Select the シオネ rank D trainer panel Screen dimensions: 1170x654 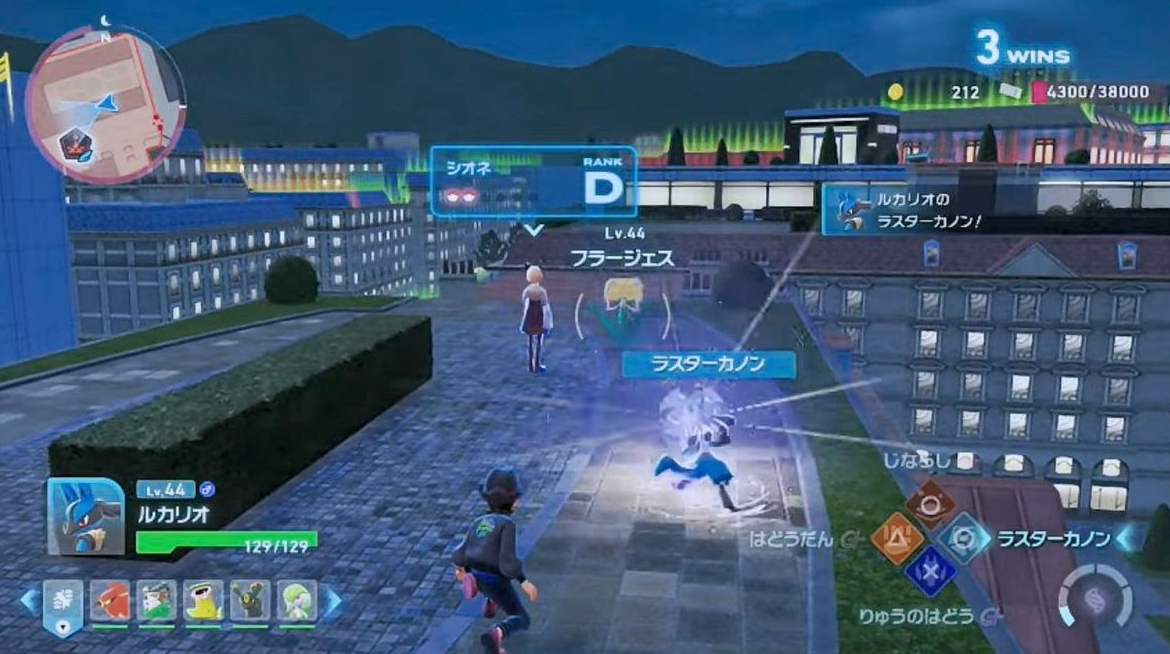coord(533,181)
